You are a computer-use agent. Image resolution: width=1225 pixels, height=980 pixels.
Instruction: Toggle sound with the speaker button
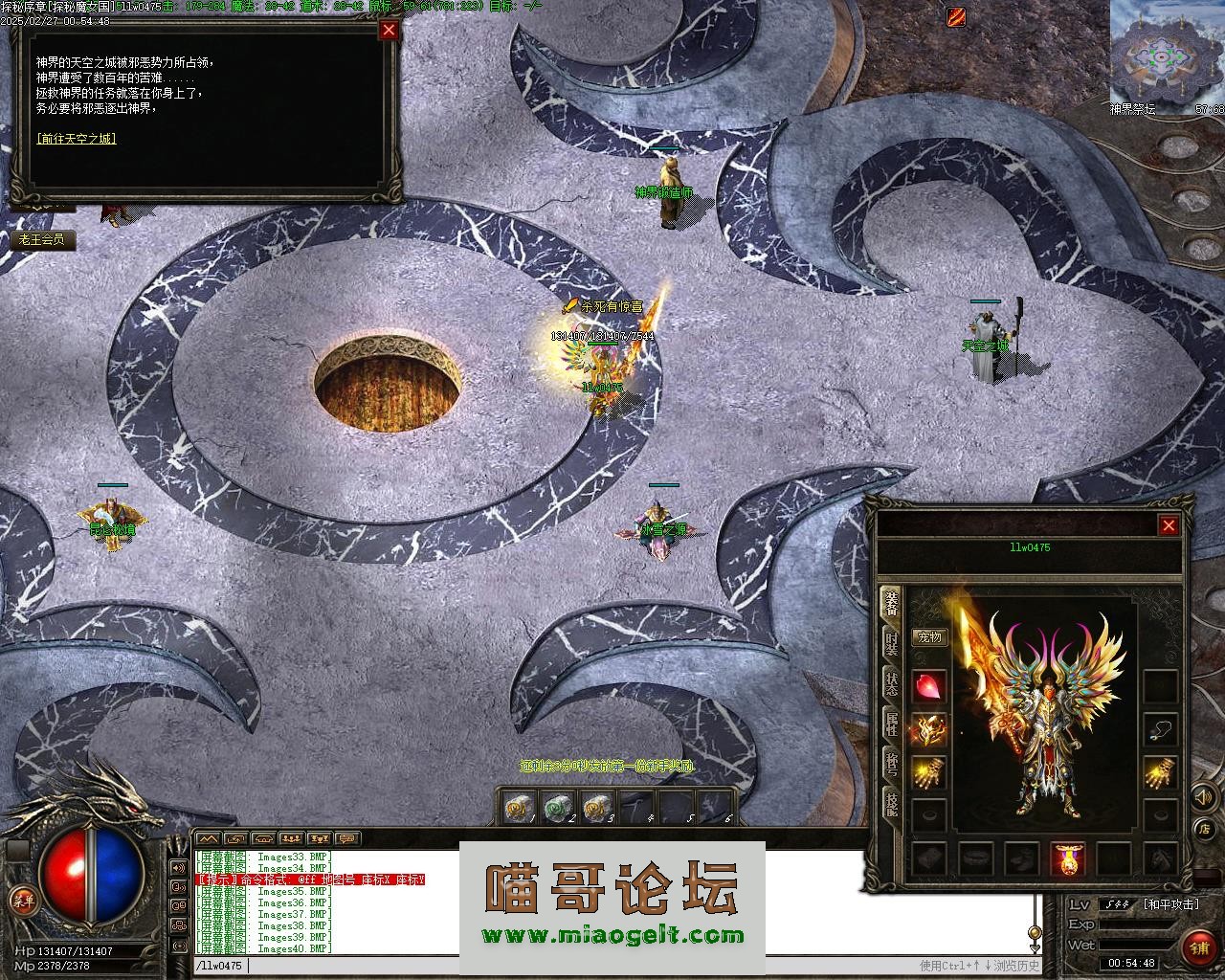point(1202,795)
